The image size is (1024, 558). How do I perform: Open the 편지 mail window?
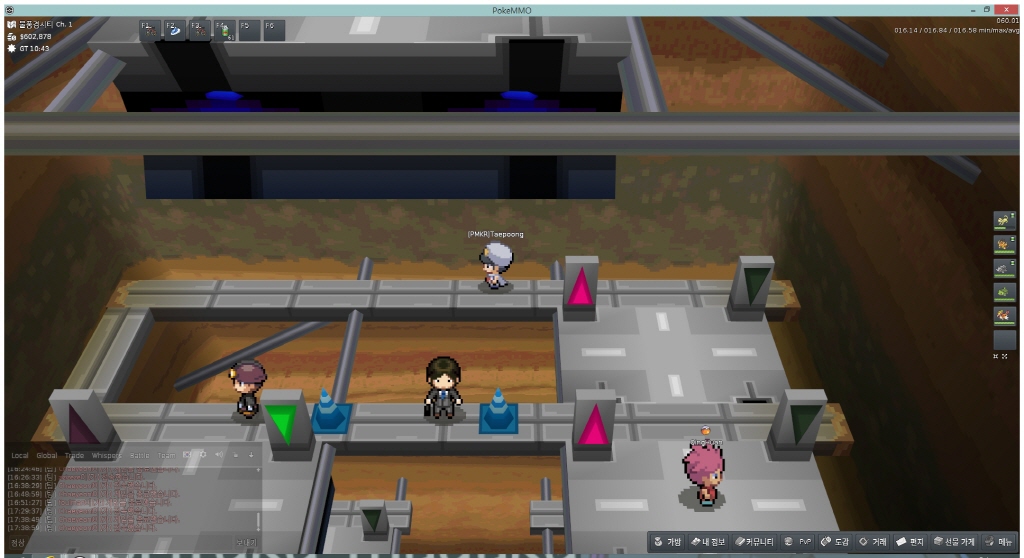[910, 542]
